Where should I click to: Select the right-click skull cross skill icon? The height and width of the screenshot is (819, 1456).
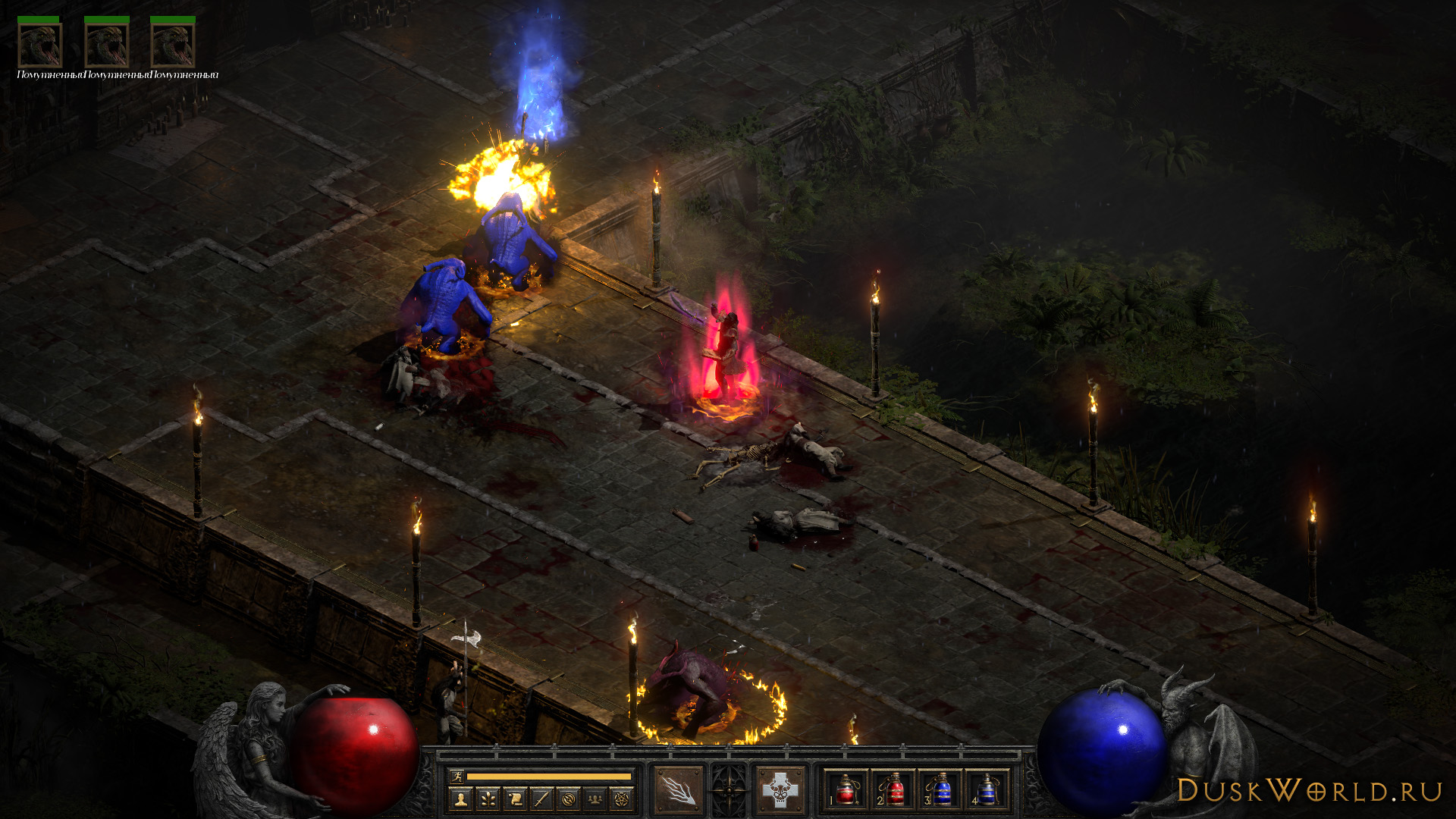(780, 789)
